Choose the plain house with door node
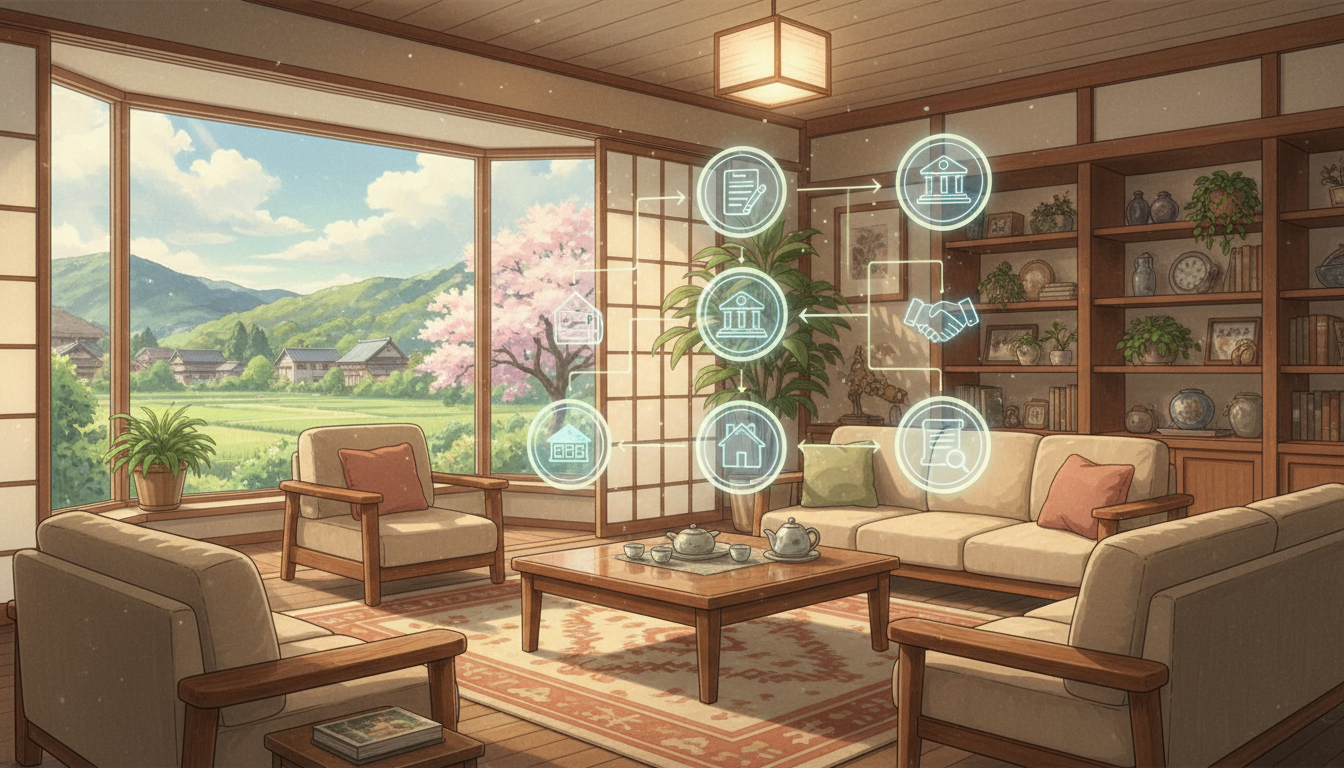The width and height of the screenshot is (1344, 768). tap(741, 446)
